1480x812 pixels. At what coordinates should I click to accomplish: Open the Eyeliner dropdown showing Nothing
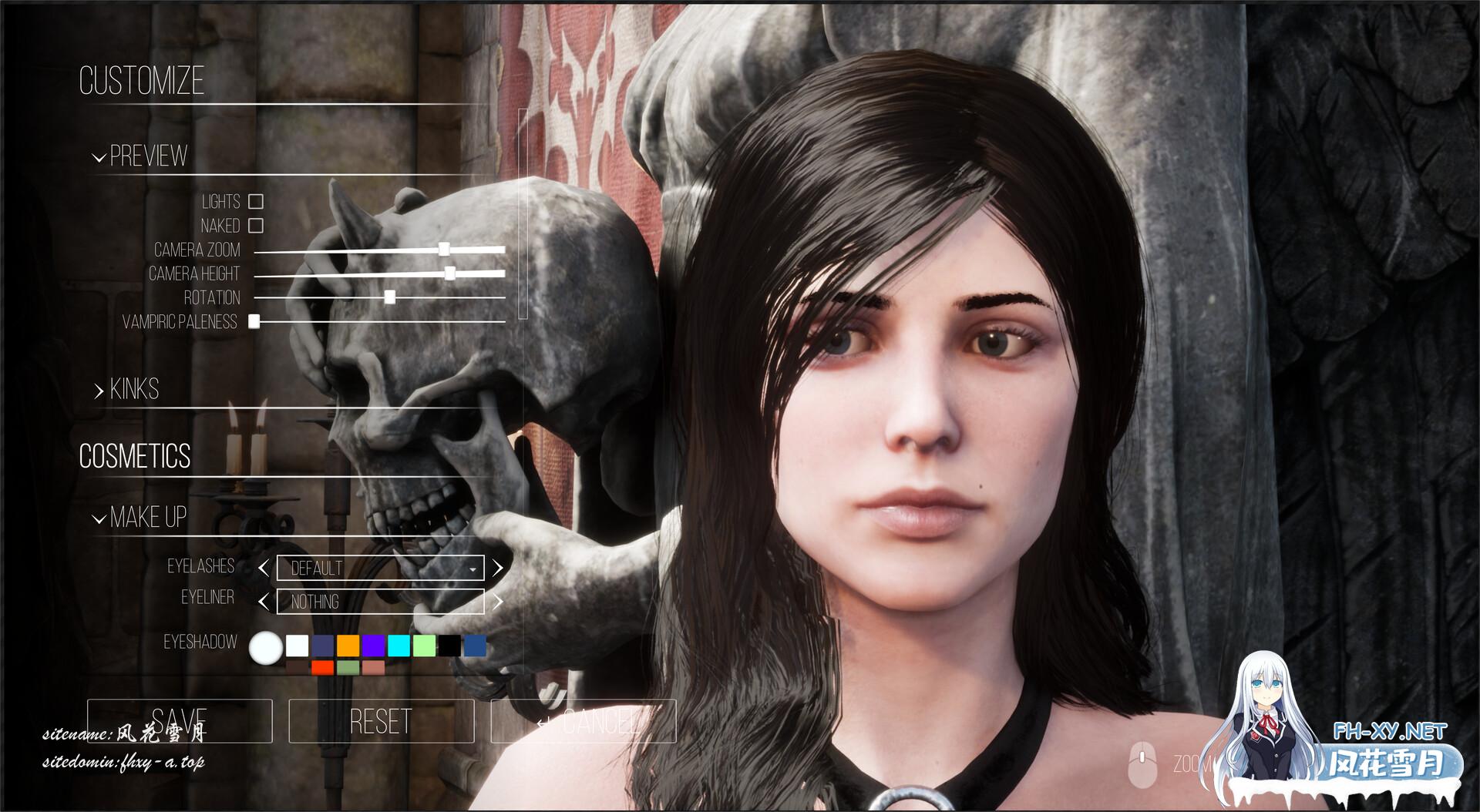[x=380, y=601]
